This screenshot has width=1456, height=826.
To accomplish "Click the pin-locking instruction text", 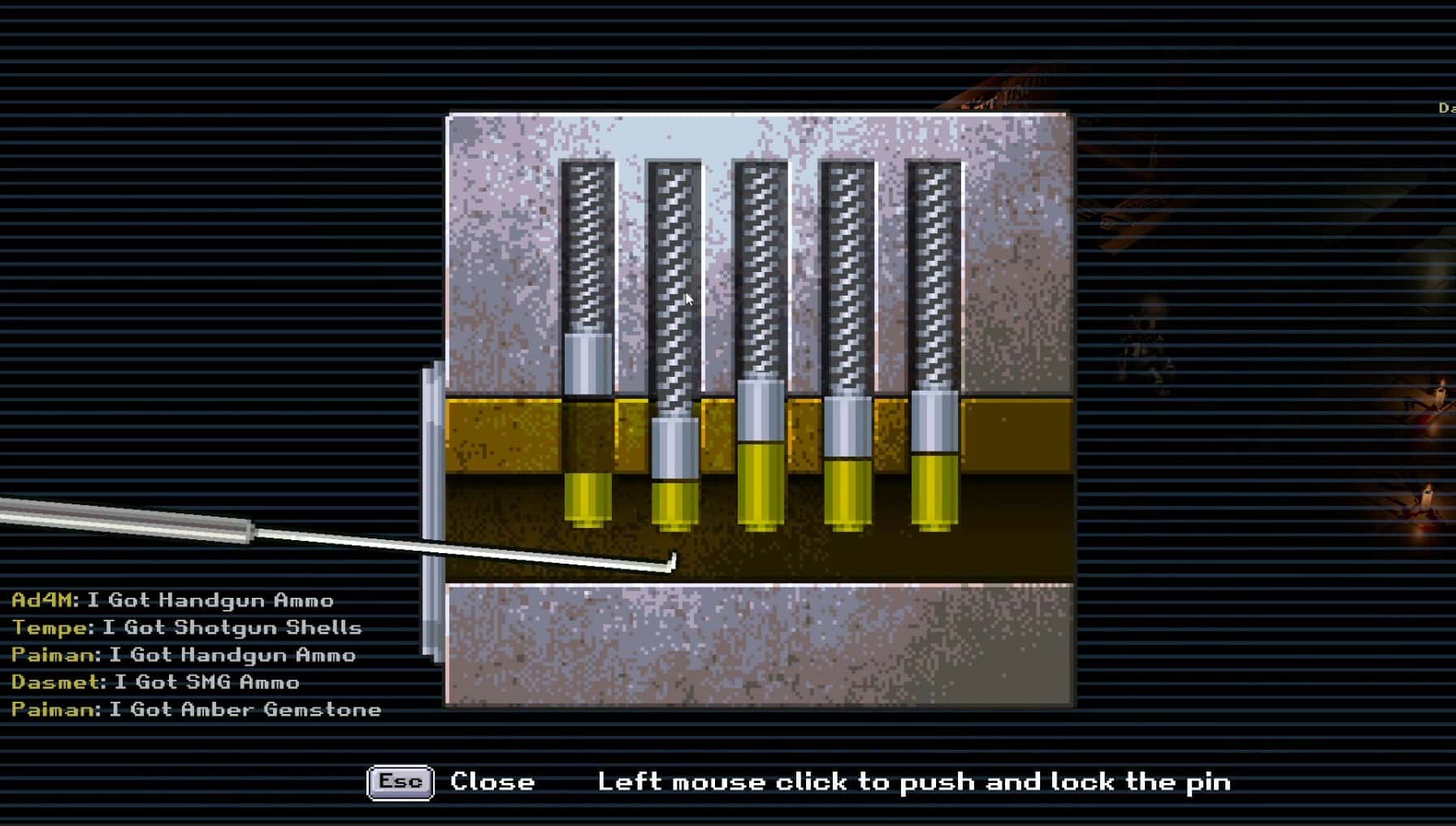I will pos(915,781).
